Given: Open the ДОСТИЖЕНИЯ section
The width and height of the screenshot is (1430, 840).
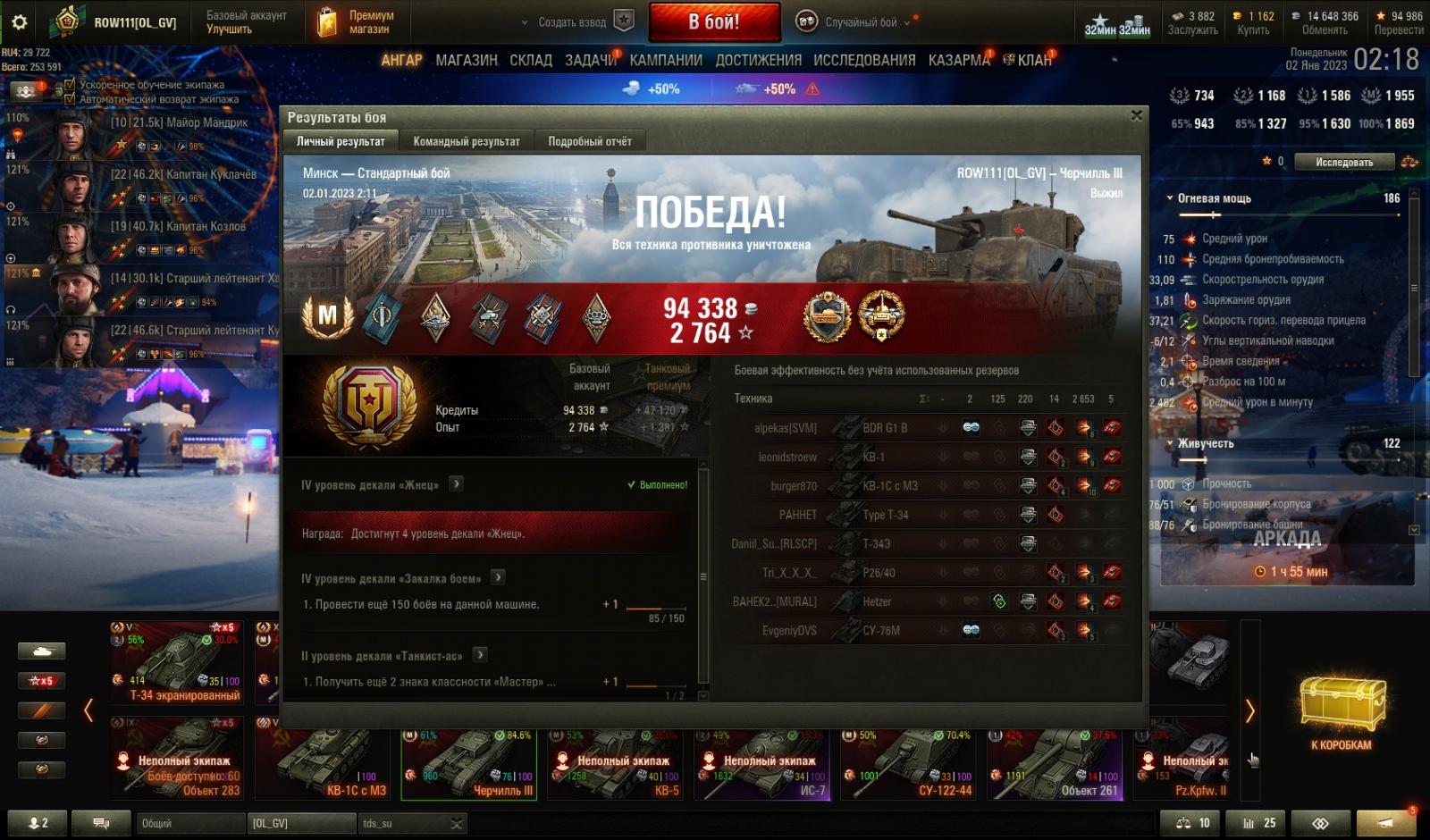Looking at the screenshot, I should pyautogui.click(x=758, y=60).
